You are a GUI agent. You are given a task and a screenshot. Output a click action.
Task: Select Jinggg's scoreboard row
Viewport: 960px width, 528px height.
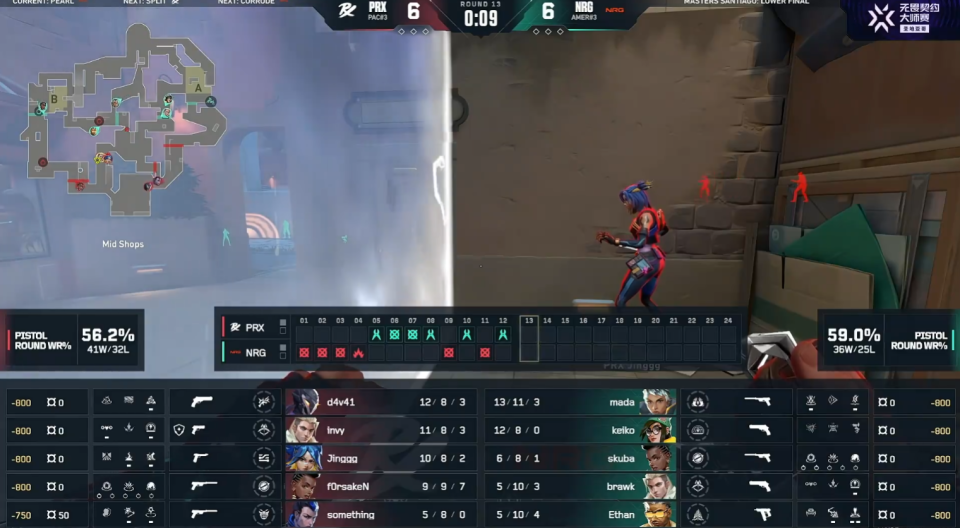click(x=380, y=458)
